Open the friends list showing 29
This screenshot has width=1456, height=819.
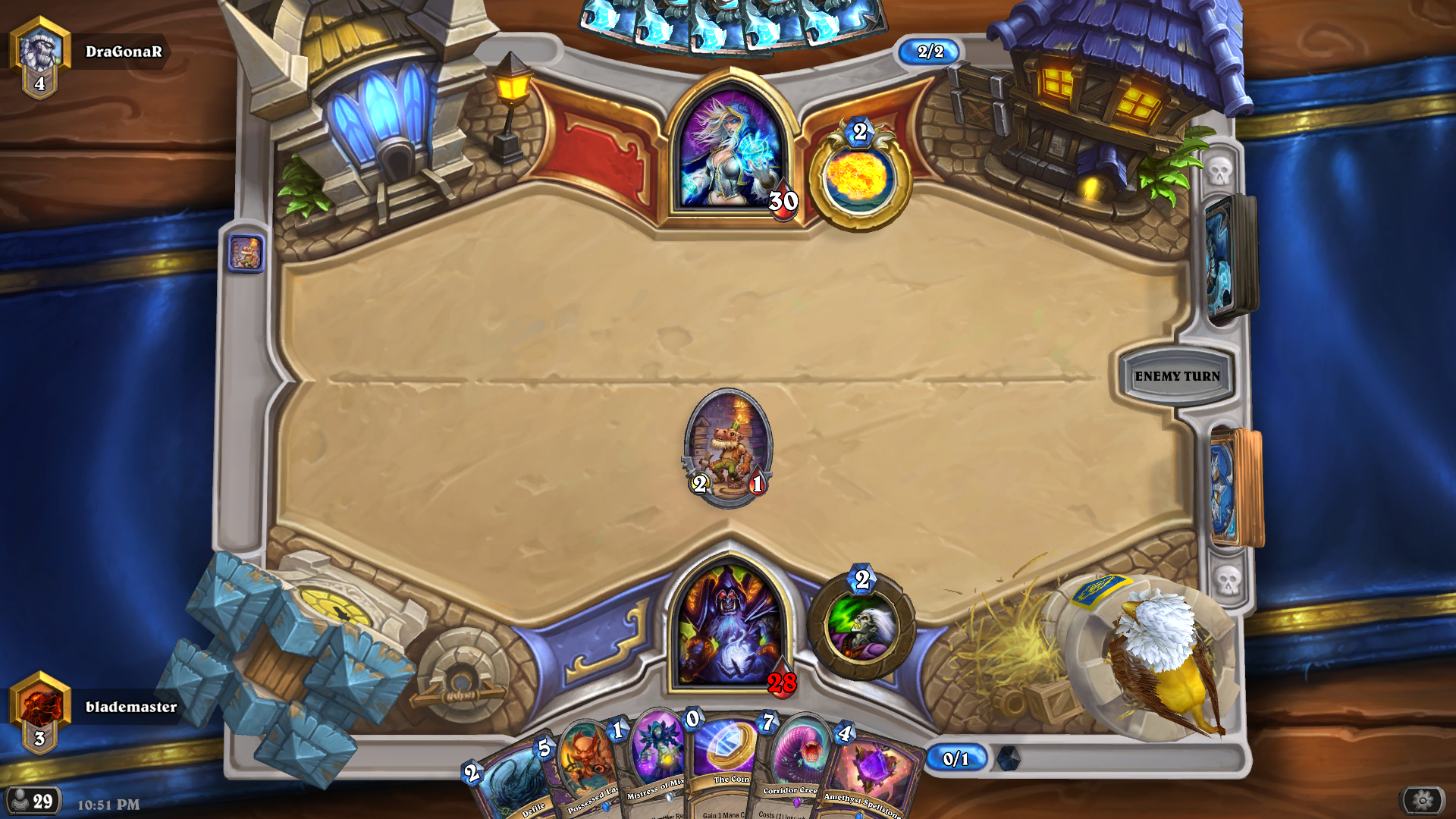(x=33, y=801)
